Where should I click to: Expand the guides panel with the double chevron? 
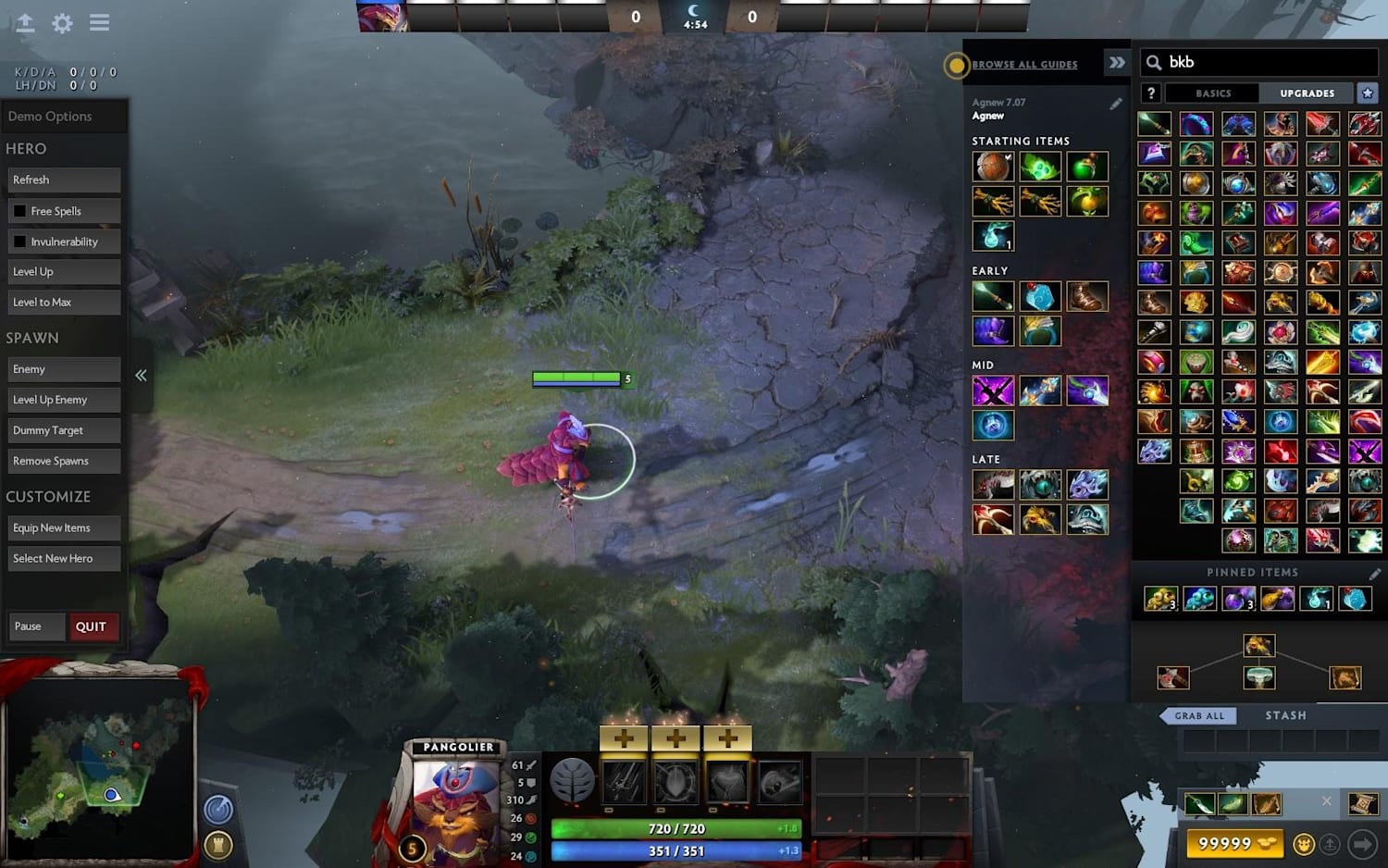(1116, 63)
